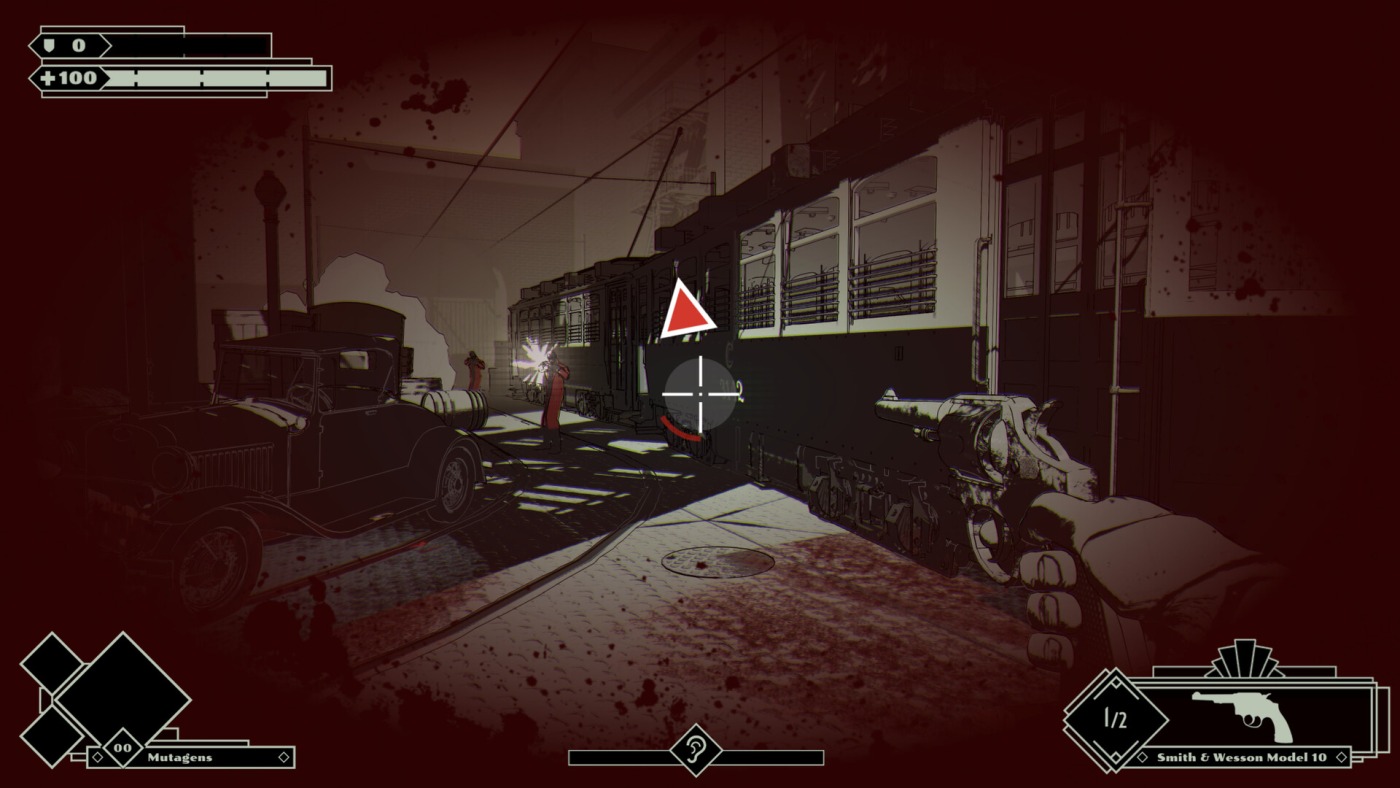The width and height of the screenshot is (1400, 788).
Task: Click the ear noise indicator icon
Action: click(695, 750)
